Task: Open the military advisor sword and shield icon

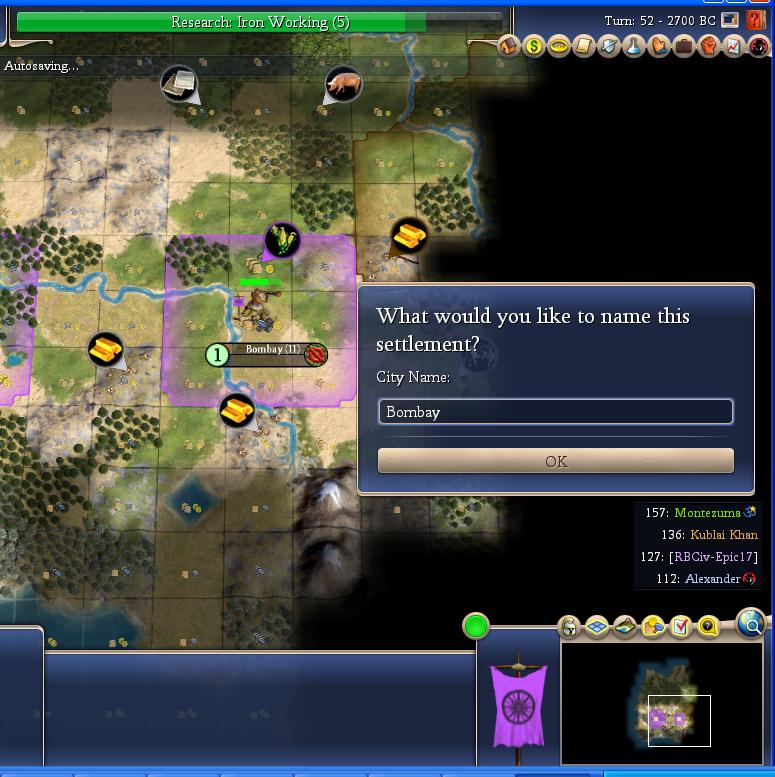Action: [609, 46]
